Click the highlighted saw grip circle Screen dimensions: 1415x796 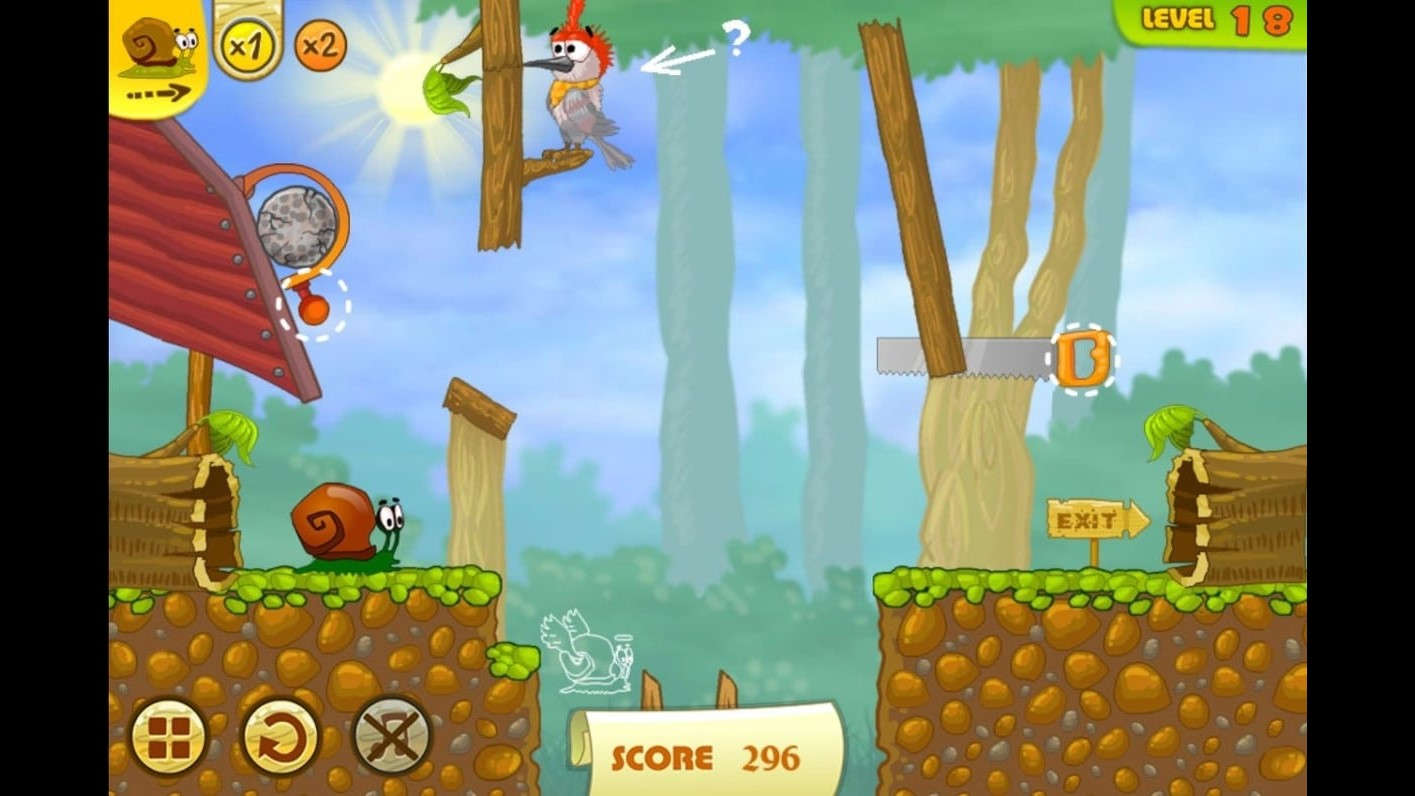1085,358
